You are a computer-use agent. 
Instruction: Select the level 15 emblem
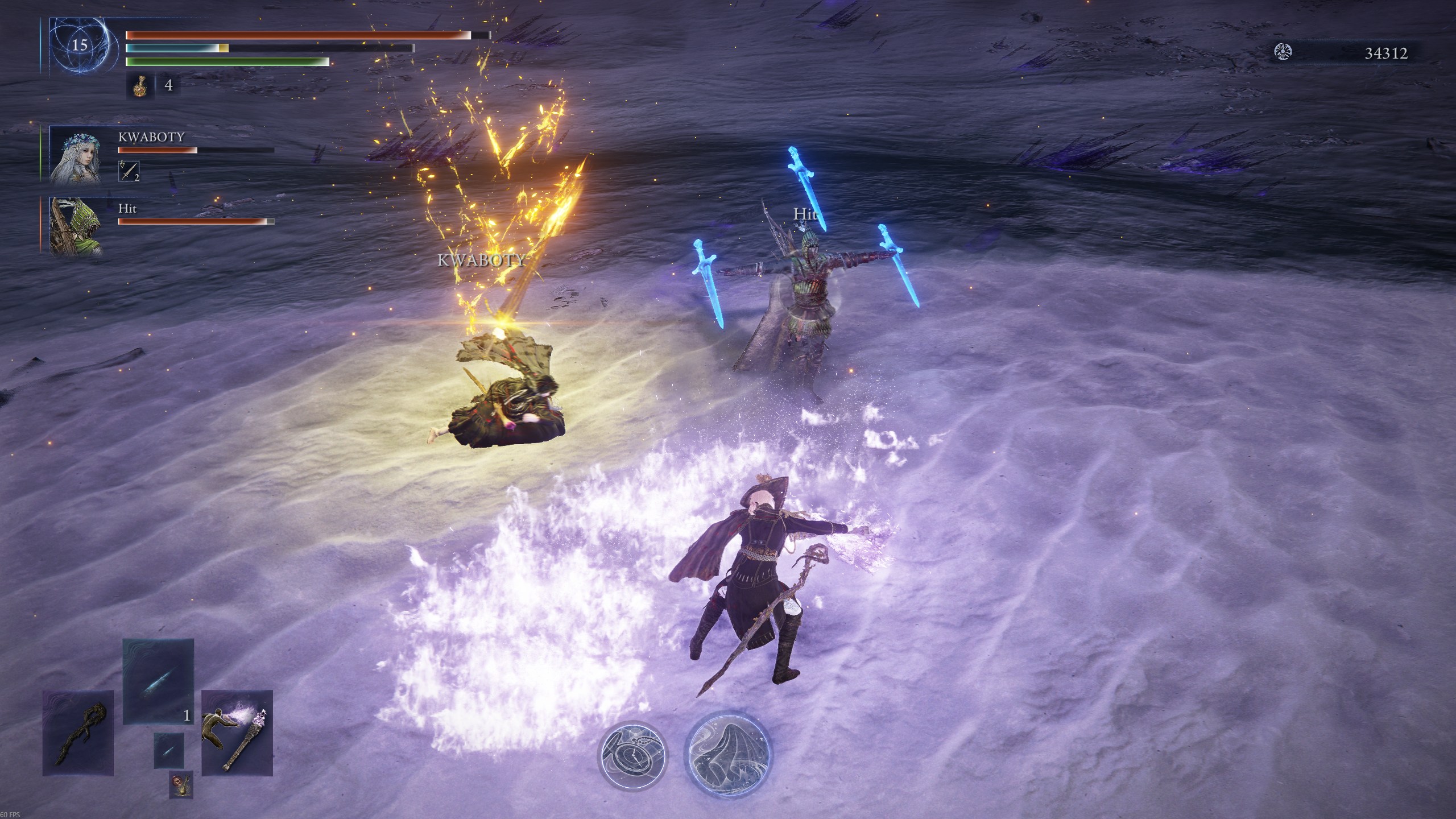point(79,45)
